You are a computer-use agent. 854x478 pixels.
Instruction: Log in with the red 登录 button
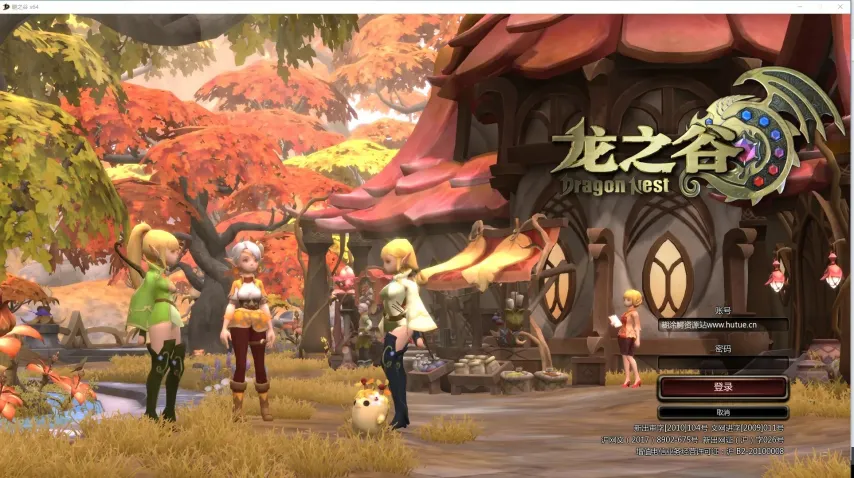coord(723,387)
